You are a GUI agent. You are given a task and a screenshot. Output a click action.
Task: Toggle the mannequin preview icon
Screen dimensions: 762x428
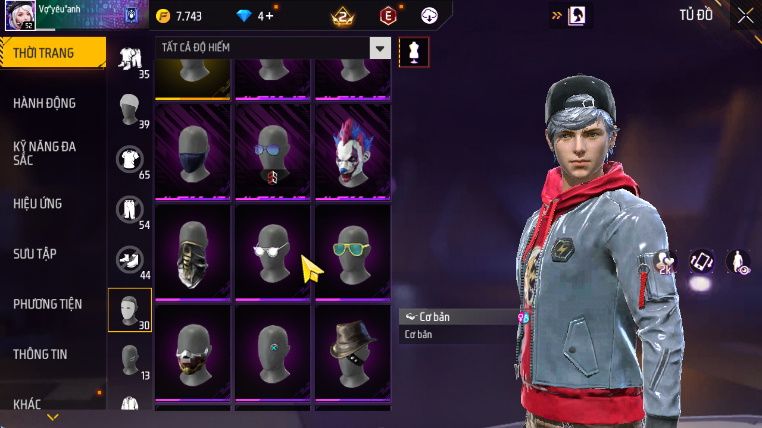414,52
